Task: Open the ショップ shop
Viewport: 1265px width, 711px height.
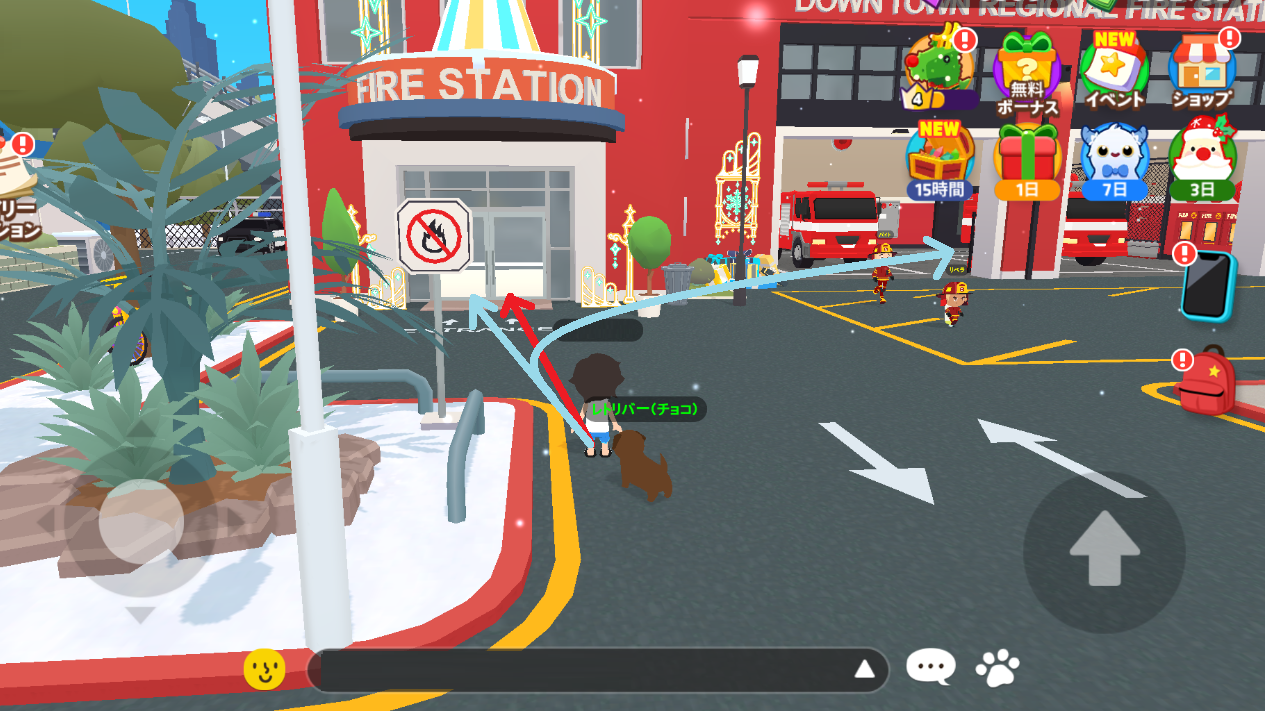Action: pyautogui.click(x=1202, y=68)
